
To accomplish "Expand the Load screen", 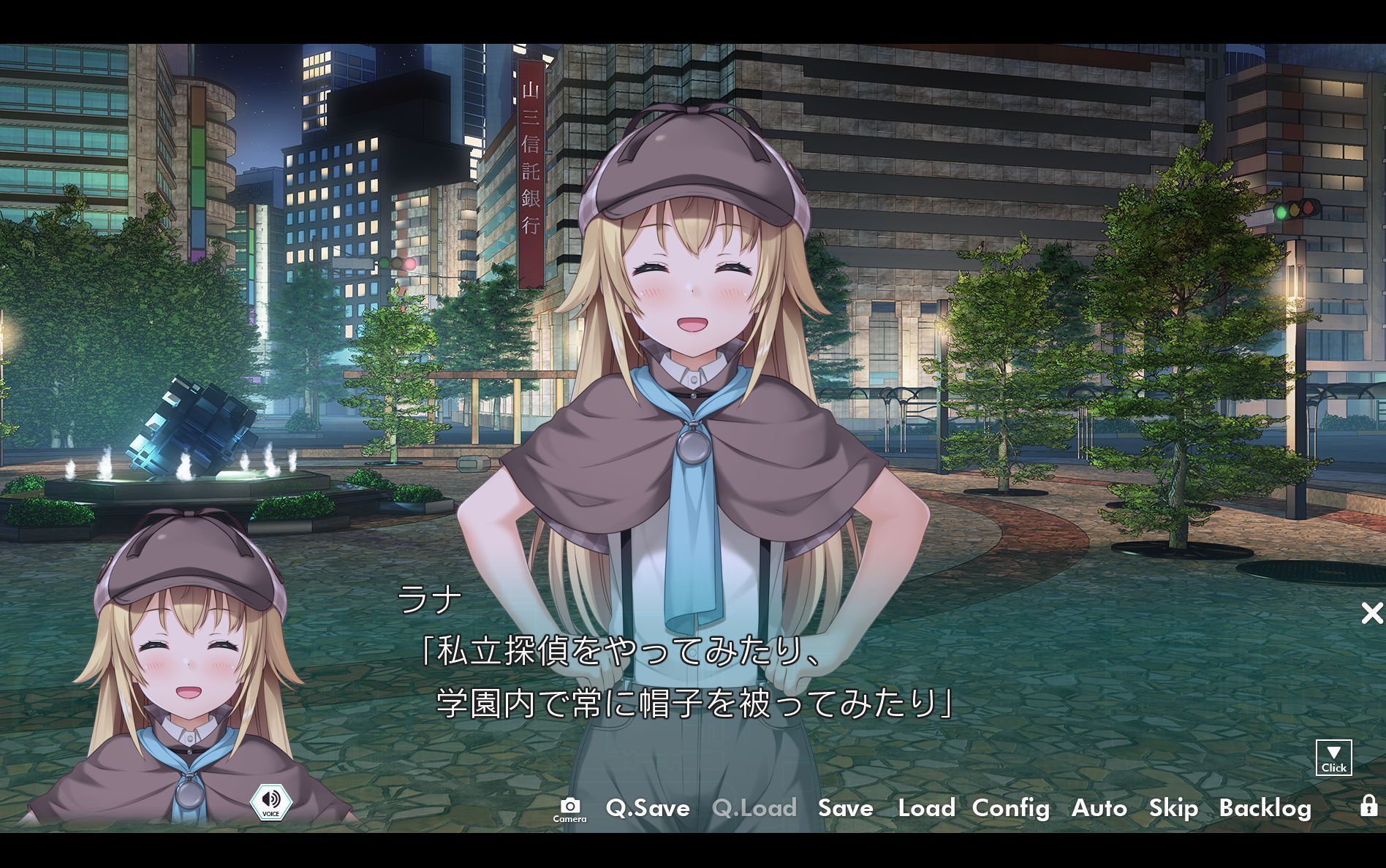I will coord(925,809).
